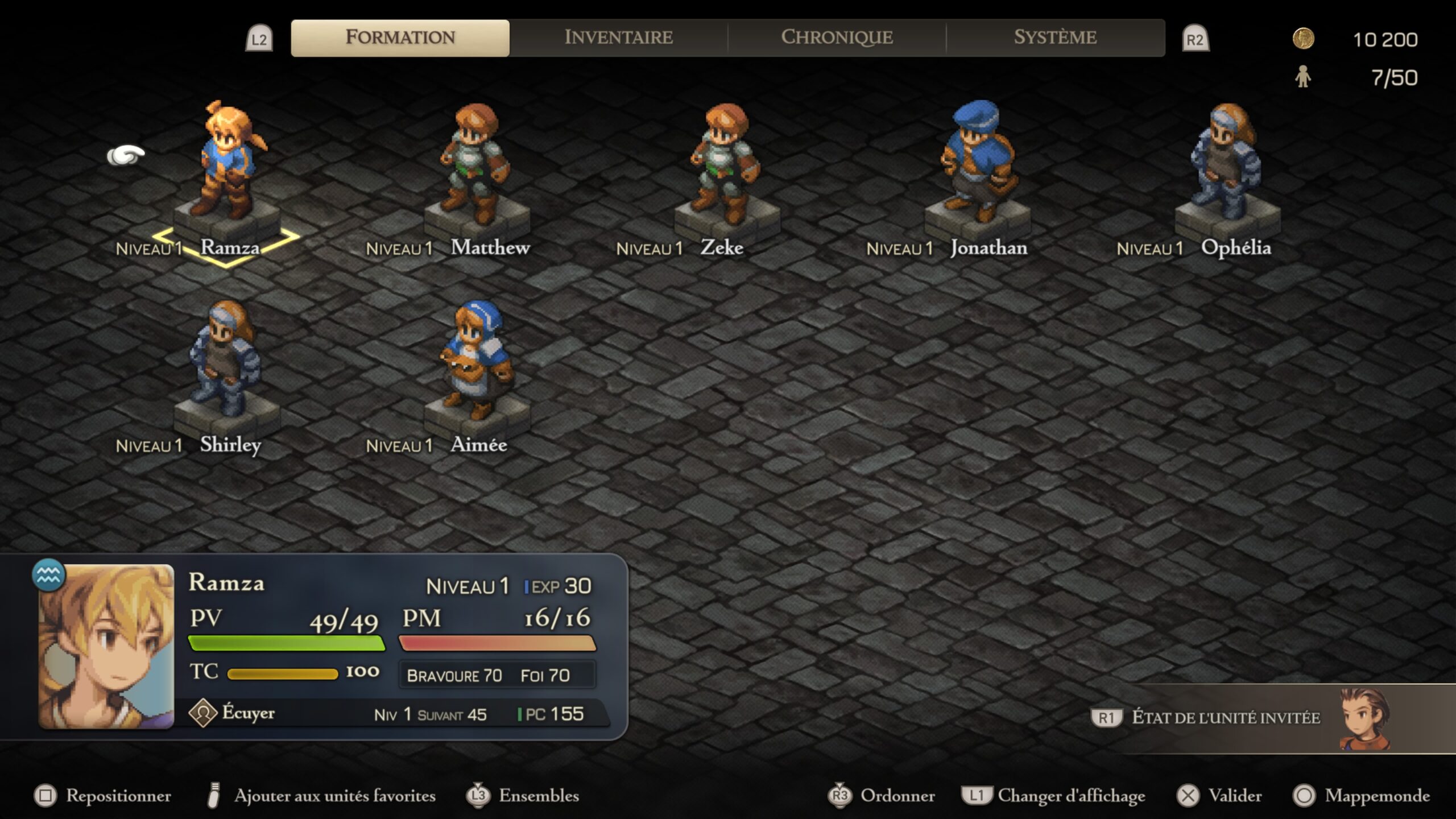Click the Écuyer job label
The image size is (1456, 819).
click(248, 713)
